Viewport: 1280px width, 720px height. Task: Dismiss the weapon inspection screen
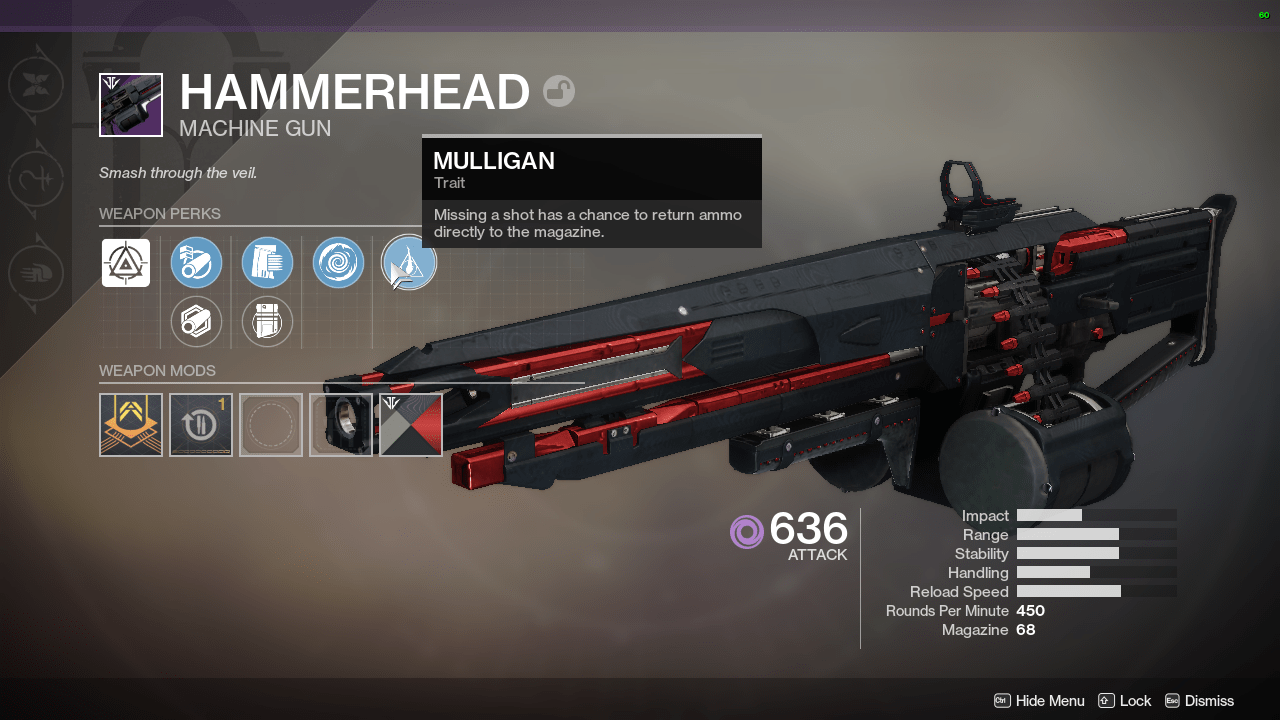(x=1211, y=701)
